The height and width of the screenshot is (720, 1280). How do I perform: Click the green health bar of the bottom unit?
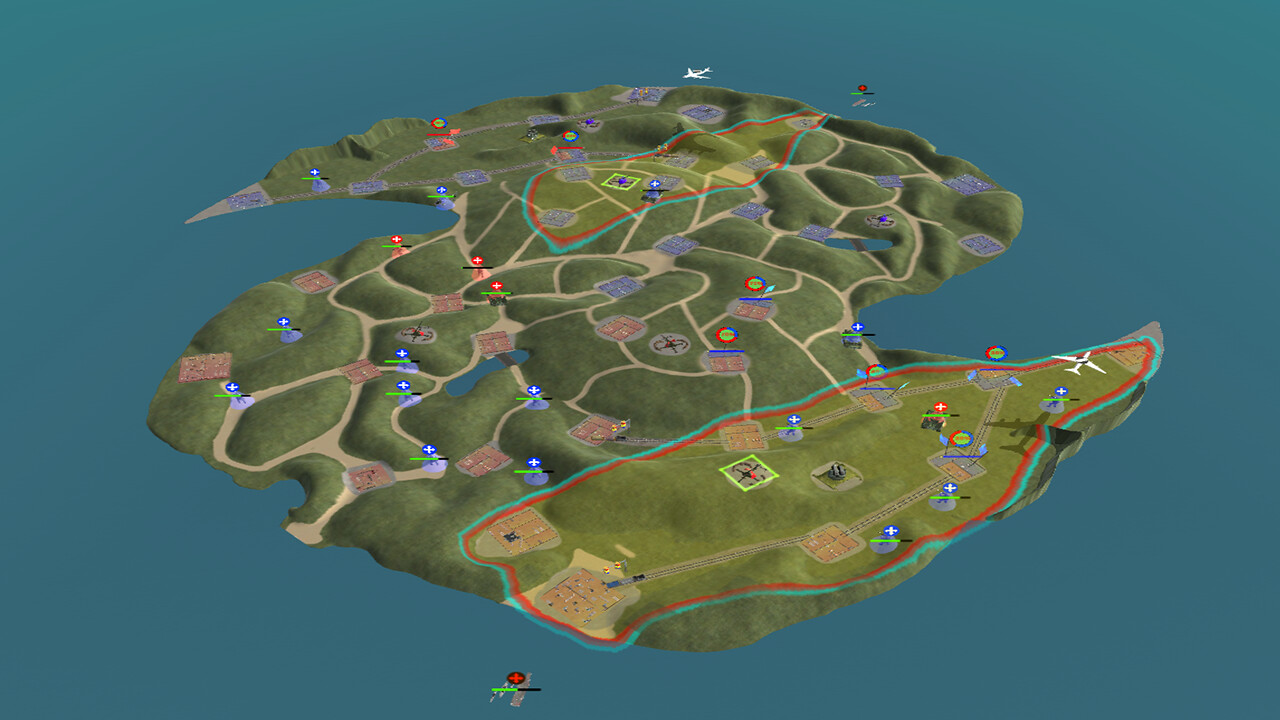click(505, 690)
